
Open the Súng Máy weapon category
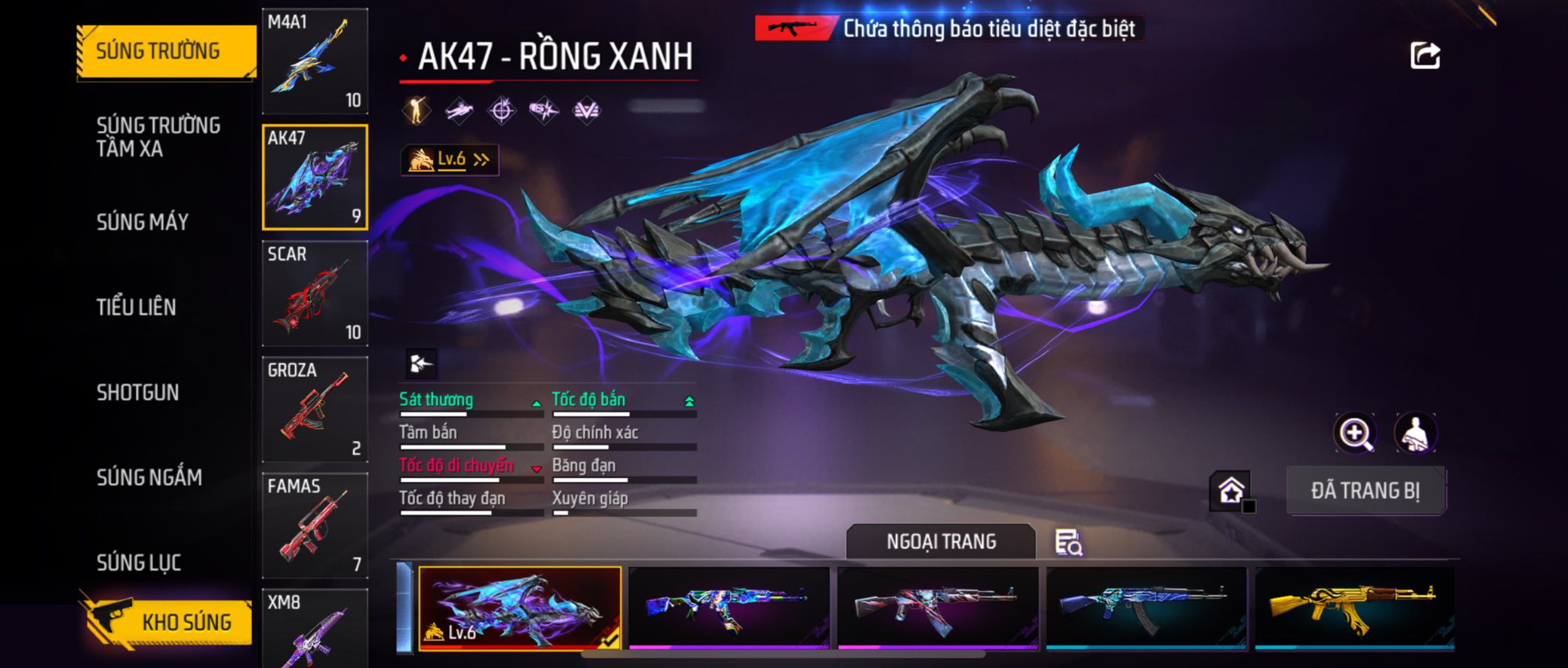(x=143, y=222)
